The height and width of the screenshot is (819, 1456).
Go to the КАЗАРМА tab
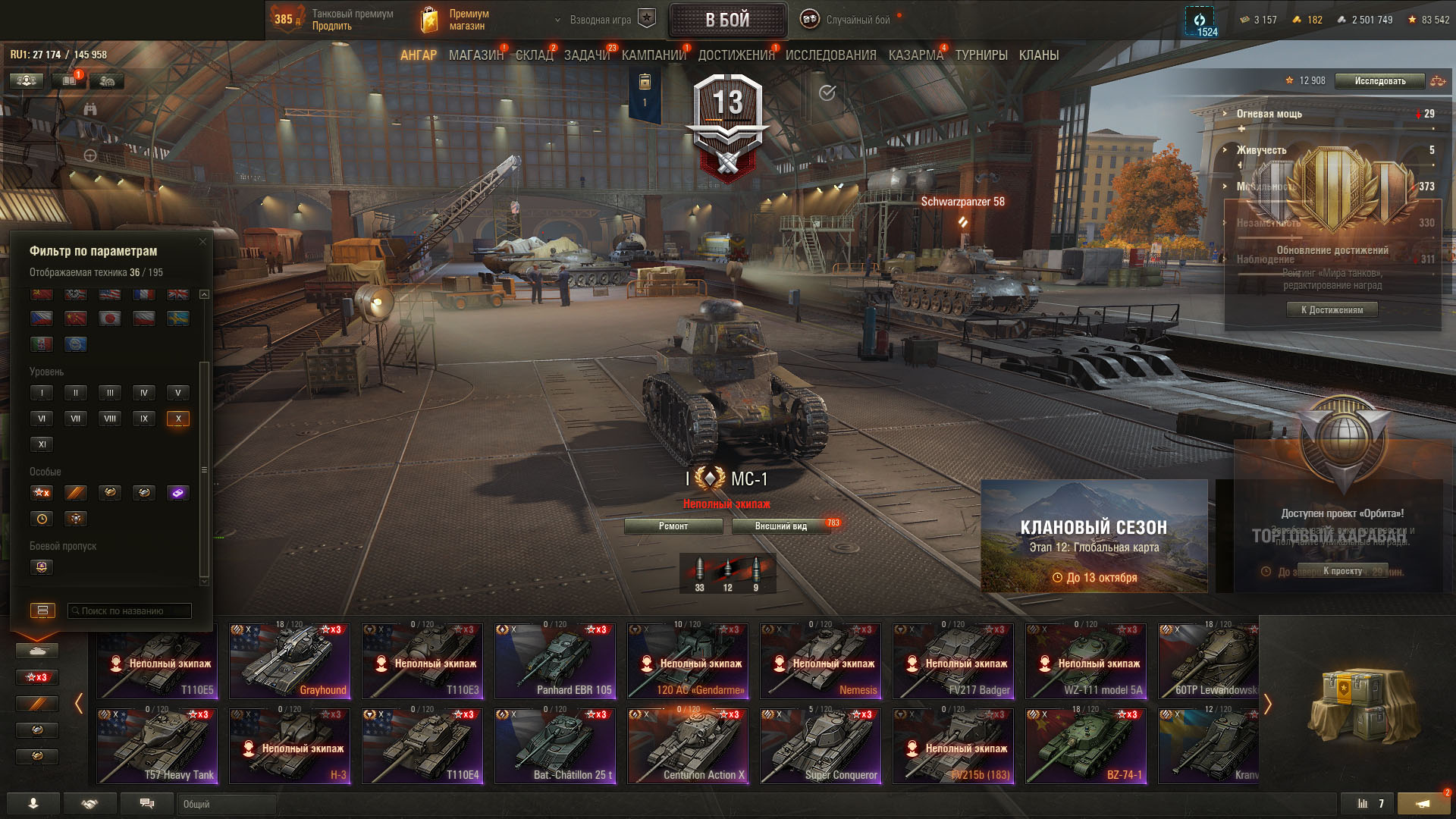tap(915, 55)
